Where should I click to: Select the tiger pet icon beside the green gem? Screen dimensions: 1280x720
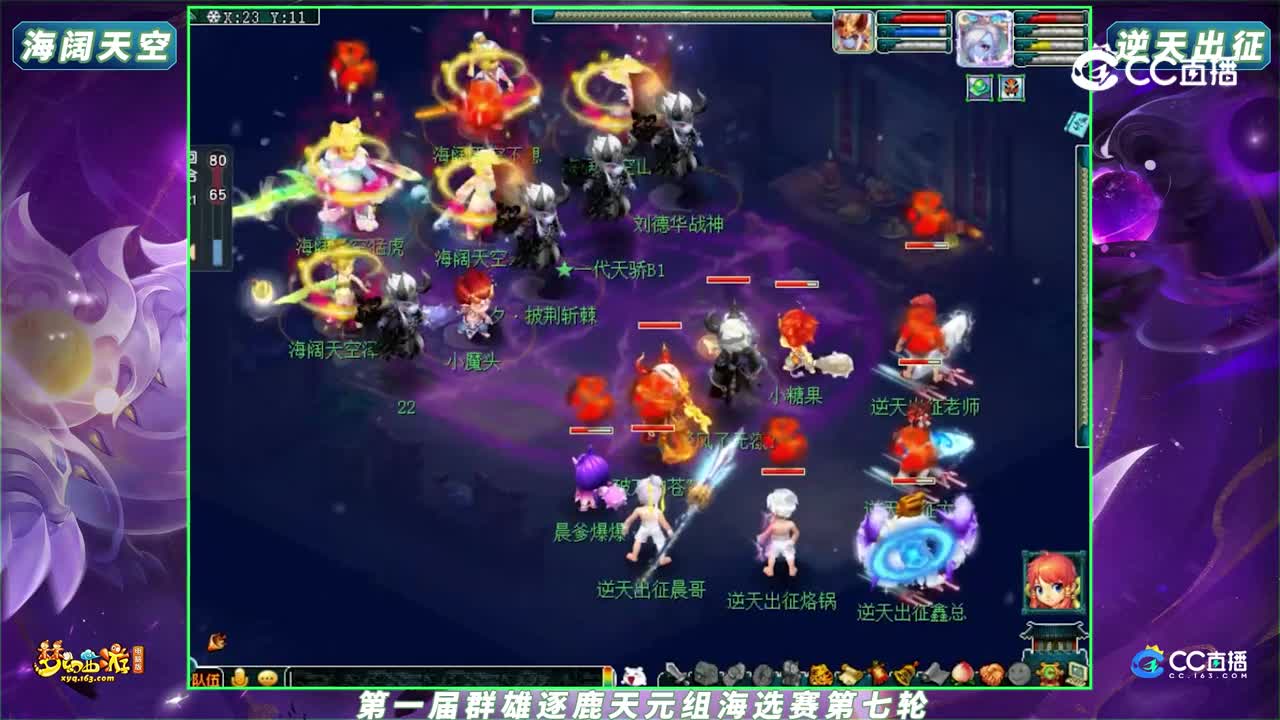(1011, 88)
